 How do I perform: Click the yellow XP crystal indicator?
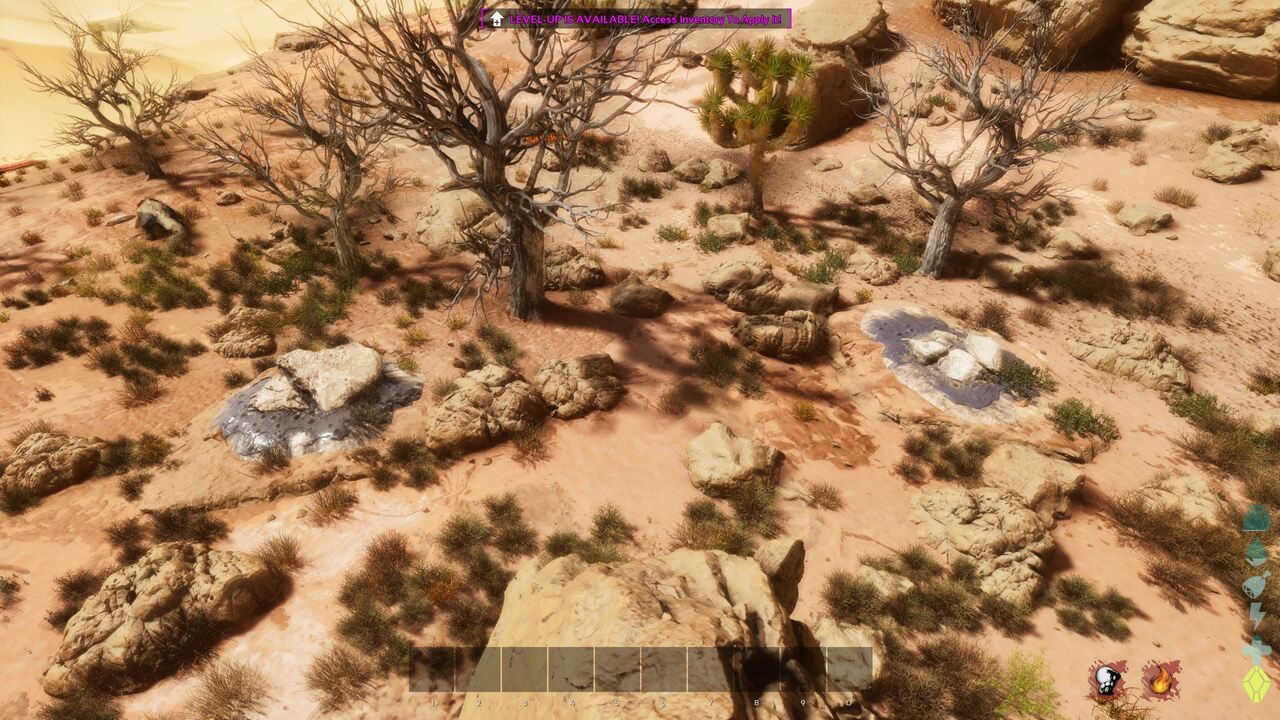[x=1255, y=686]
